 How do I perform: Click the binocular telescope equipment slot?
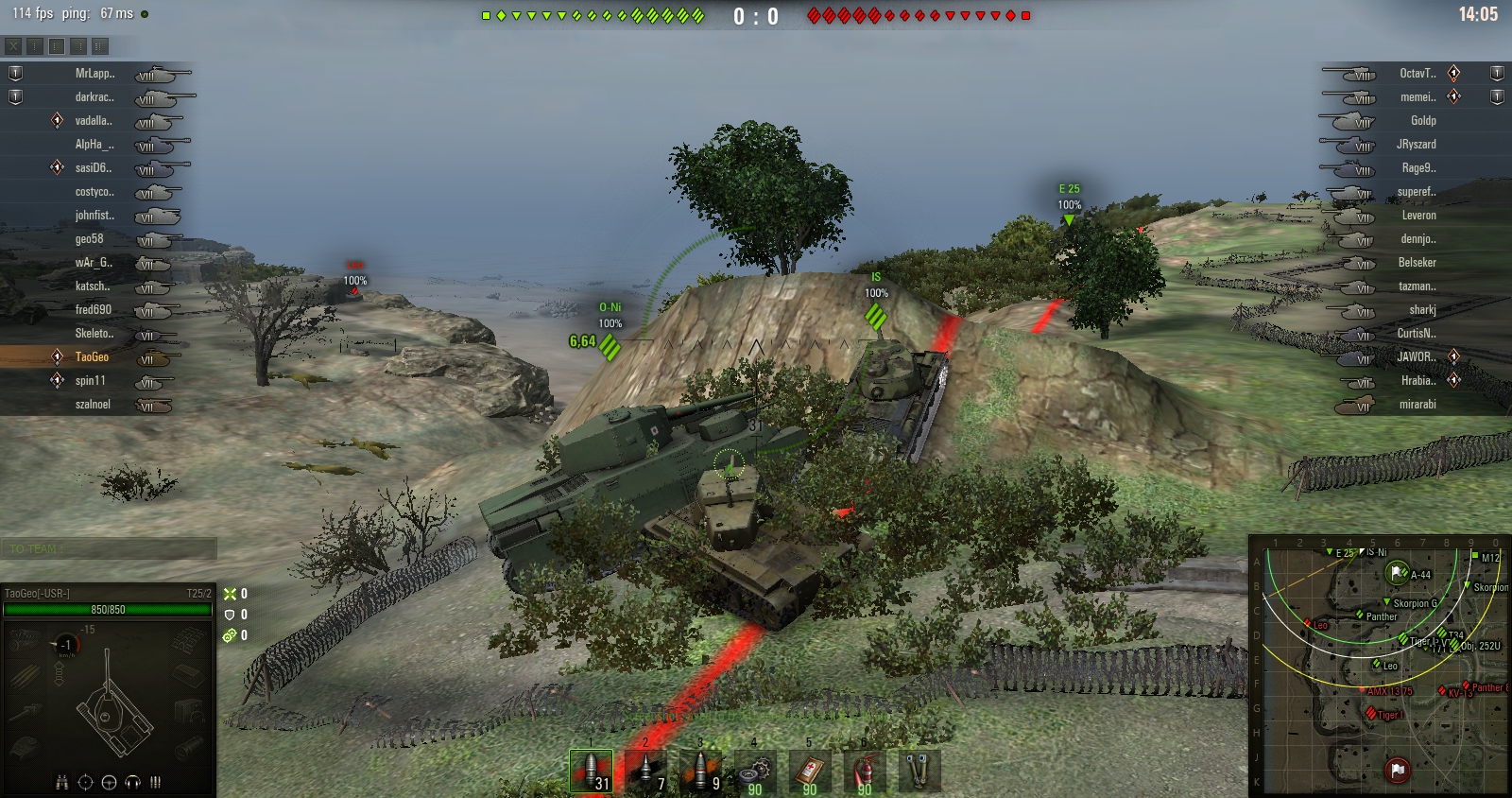[919, 771]
